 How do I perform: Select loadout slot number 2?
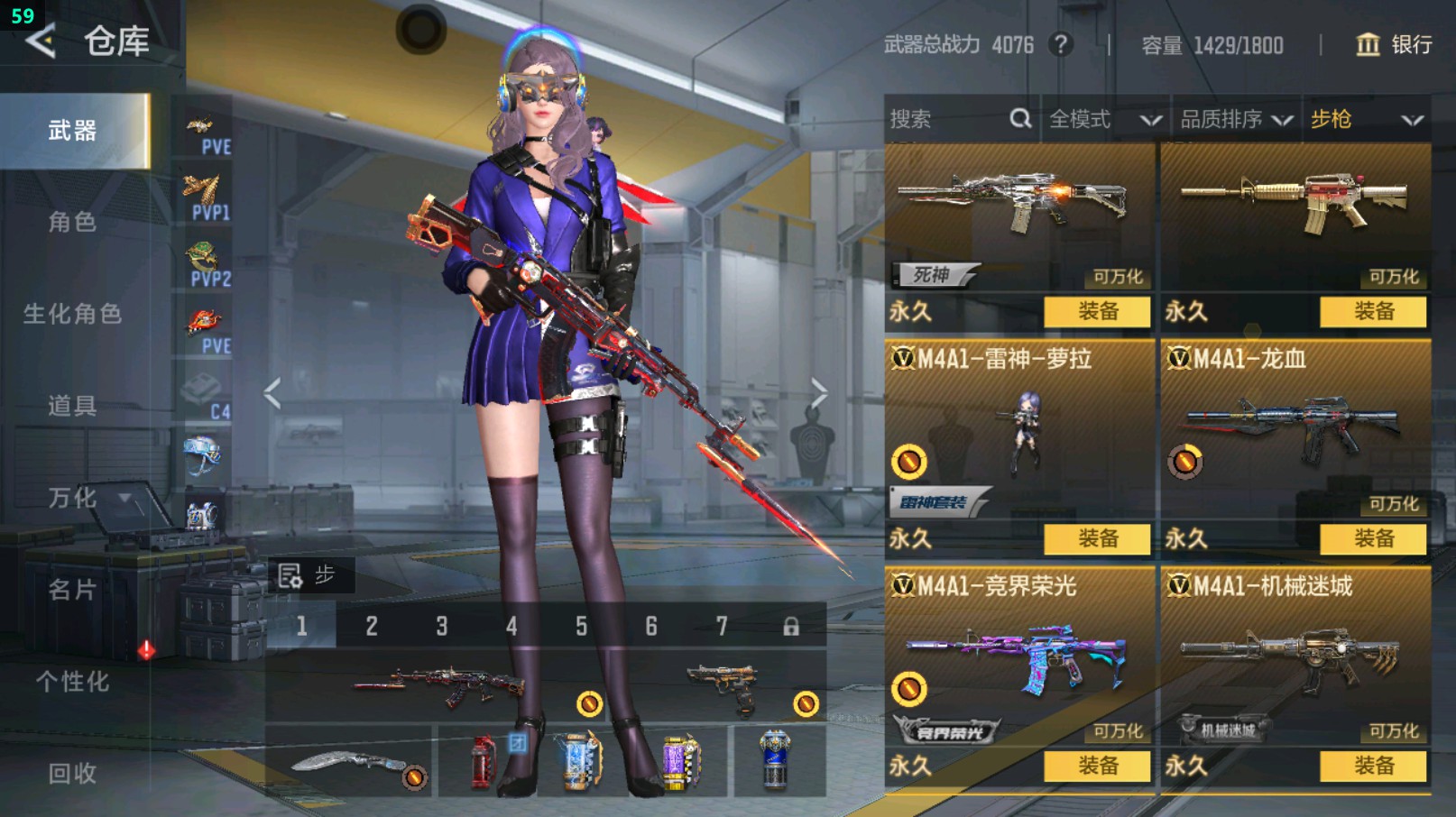[372, 626]
